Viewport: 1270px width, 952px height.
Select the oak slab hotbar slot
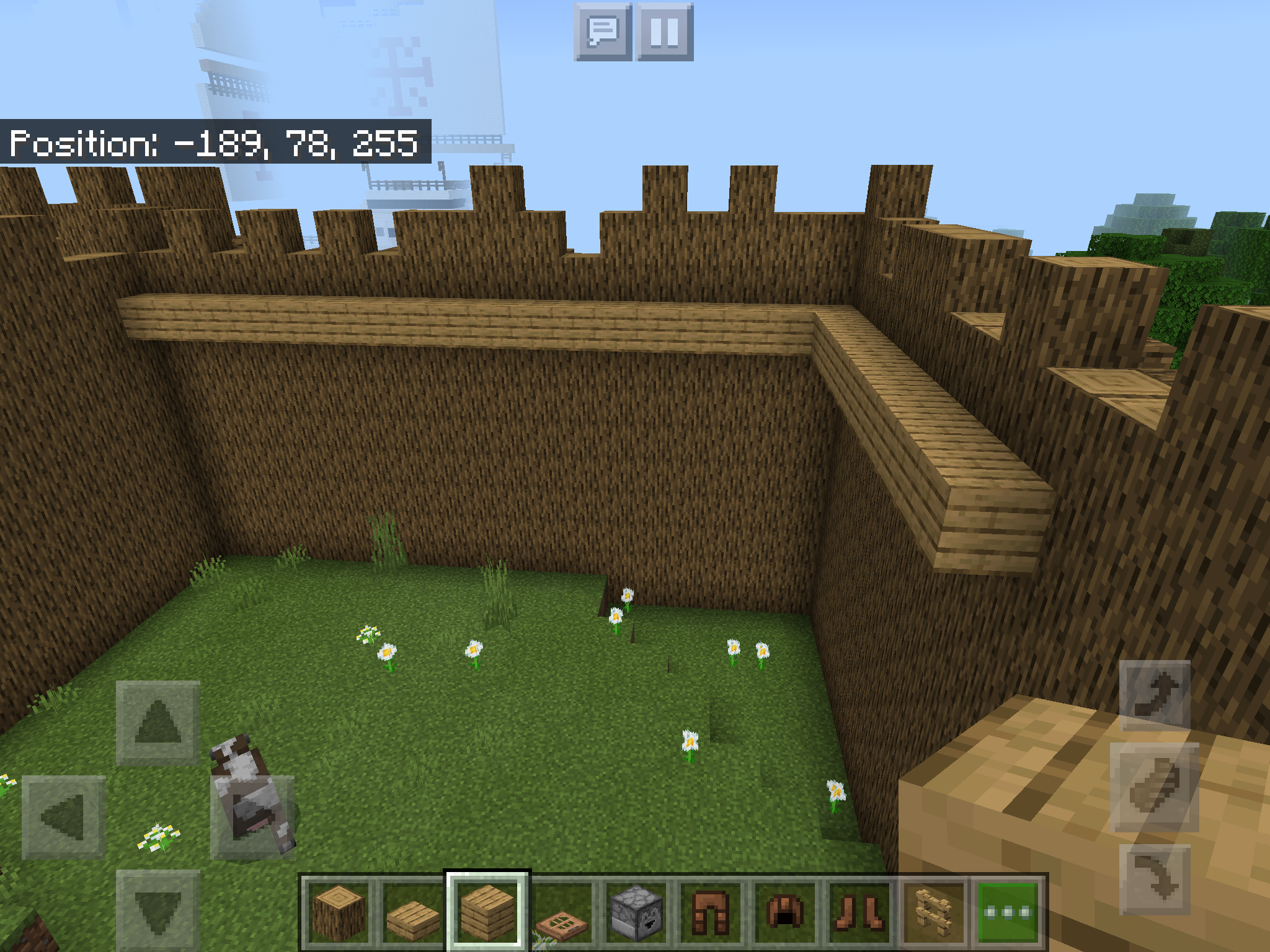[x=412, y=911]
